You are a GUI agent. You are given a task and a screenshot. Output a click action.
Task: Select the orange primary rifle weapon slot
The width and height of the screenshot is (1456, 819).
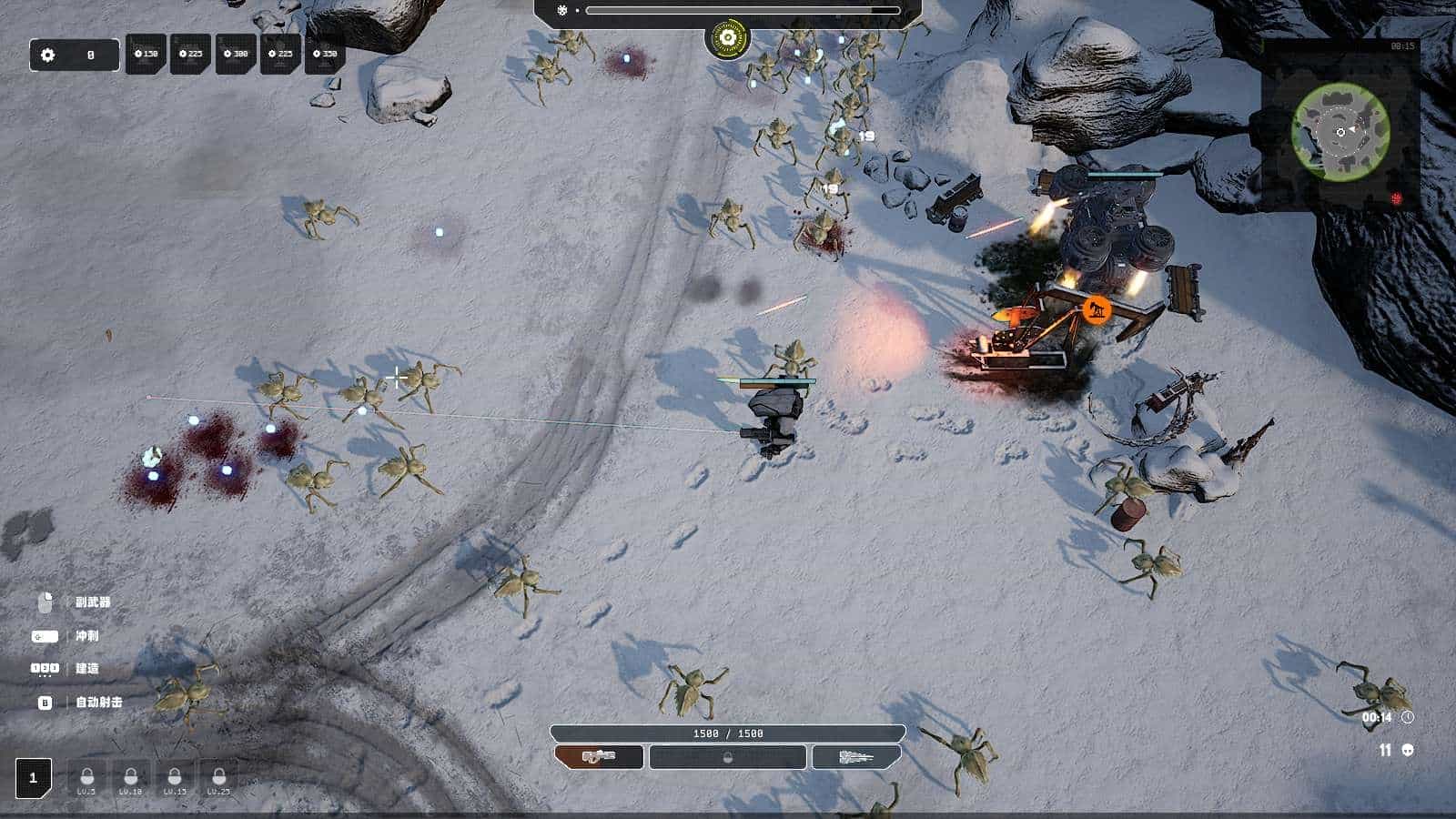pyautogui.click(x=599, y=756)
